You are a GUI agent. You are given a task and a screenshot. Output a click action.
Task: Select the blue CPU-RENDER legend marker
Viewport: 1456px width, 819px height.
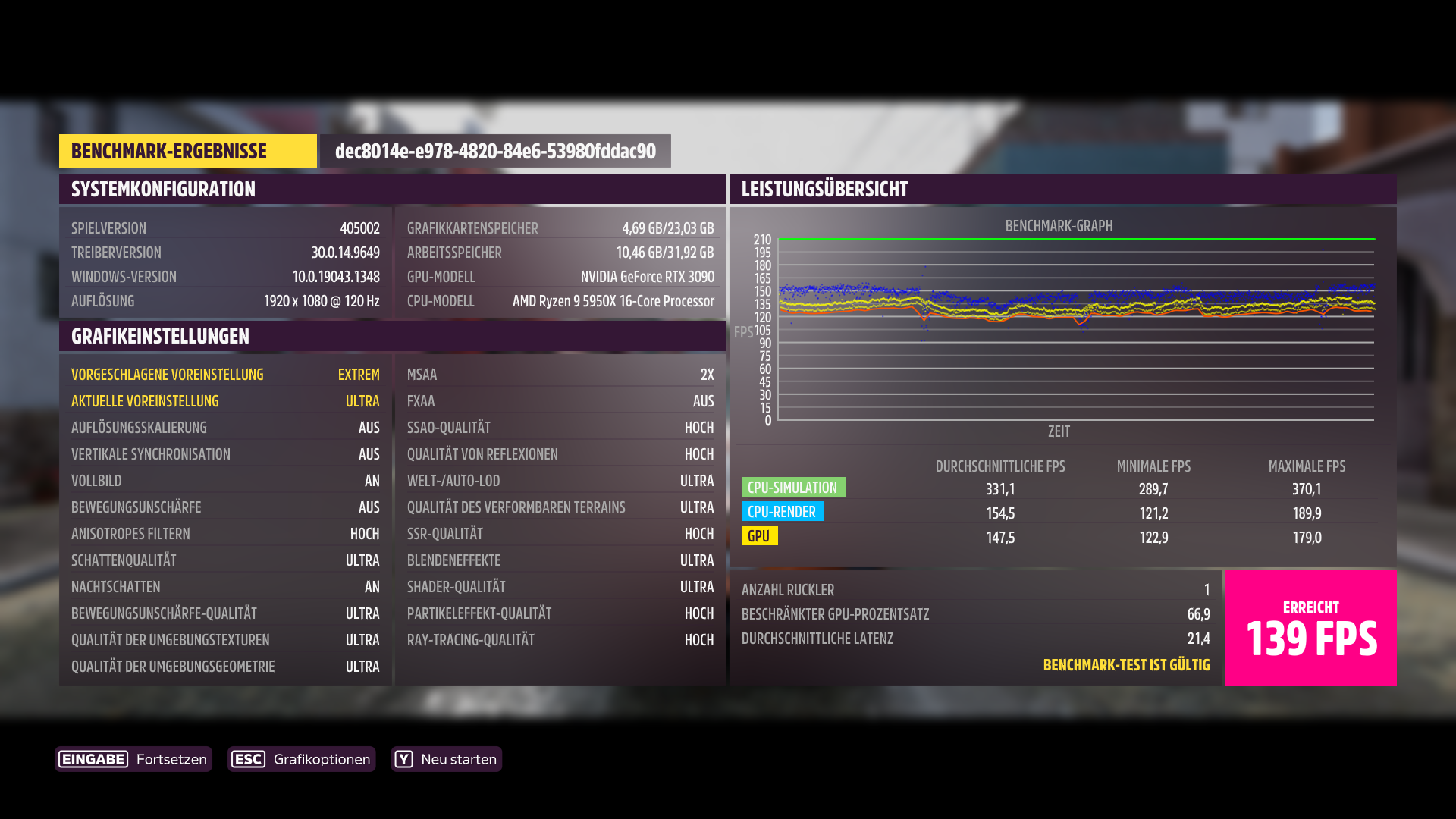tap(783, 512)
